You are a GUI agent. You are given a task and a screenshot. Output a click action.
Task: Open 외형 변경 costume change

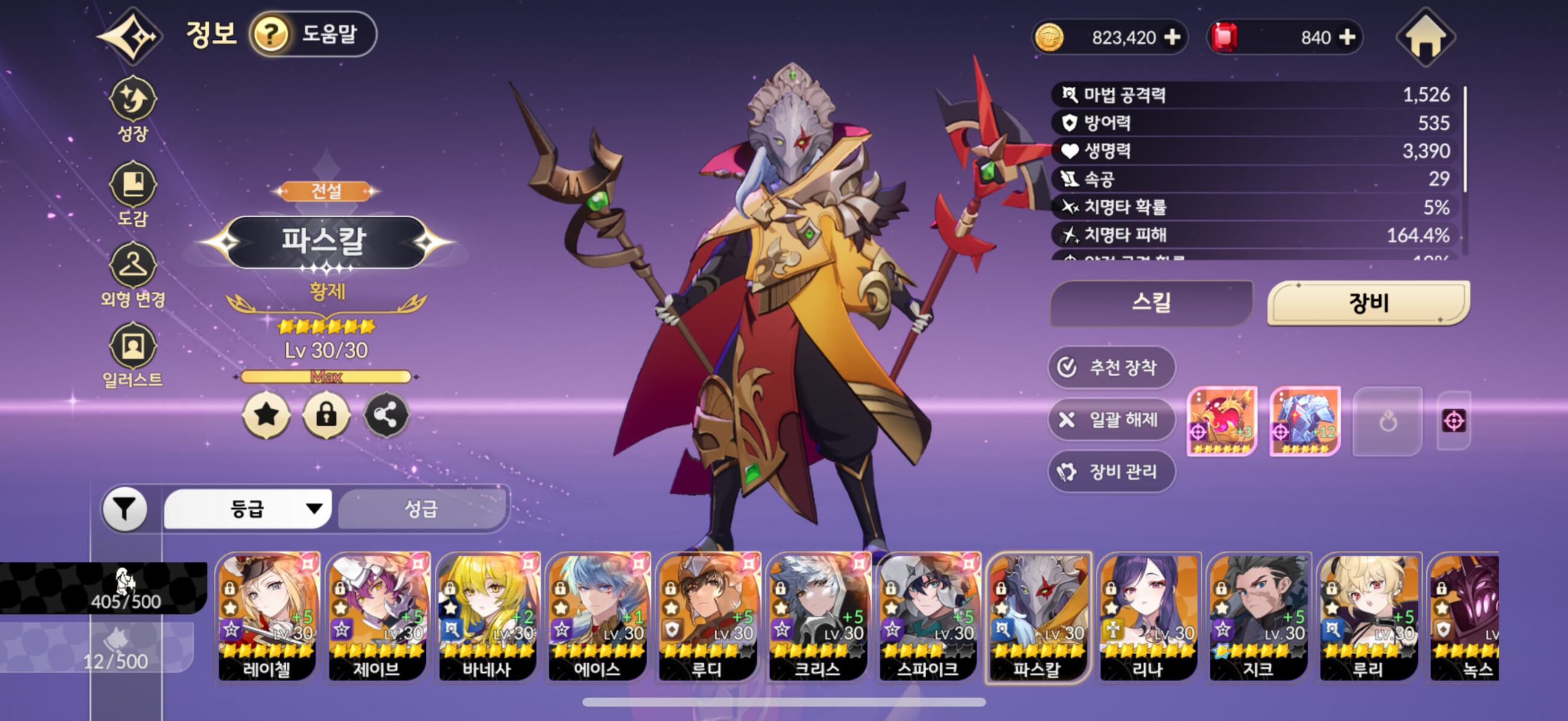coord(133,275)
